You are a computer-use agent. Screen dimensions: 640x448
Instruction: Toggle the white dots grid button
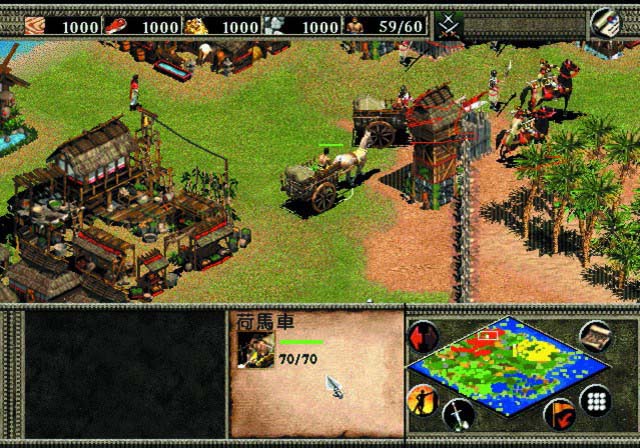pyautogui.click(x=596, y=400)
